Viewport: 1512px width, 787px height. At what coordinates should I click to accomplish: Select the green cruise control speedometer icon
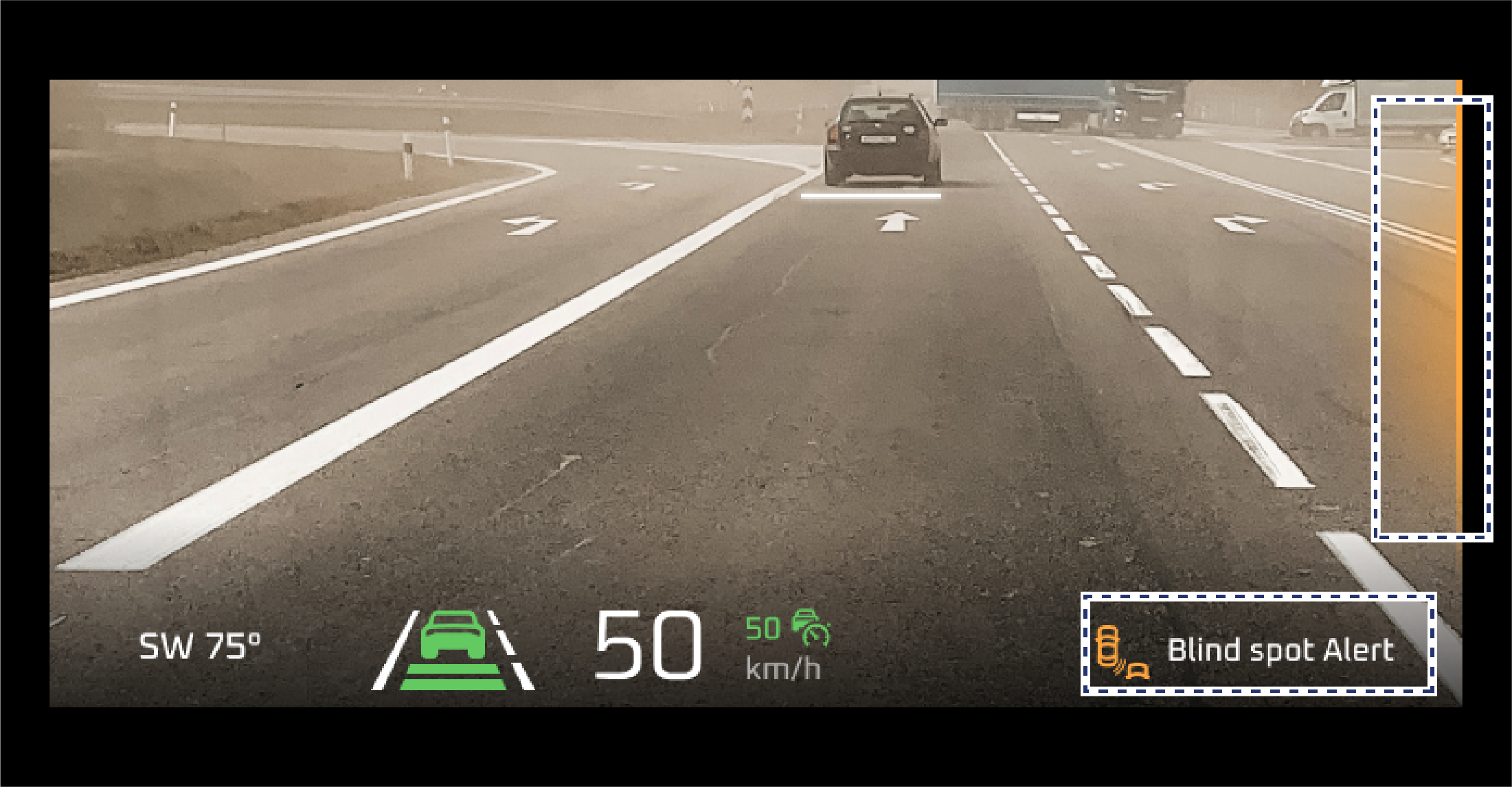click(x=811, y=626)
